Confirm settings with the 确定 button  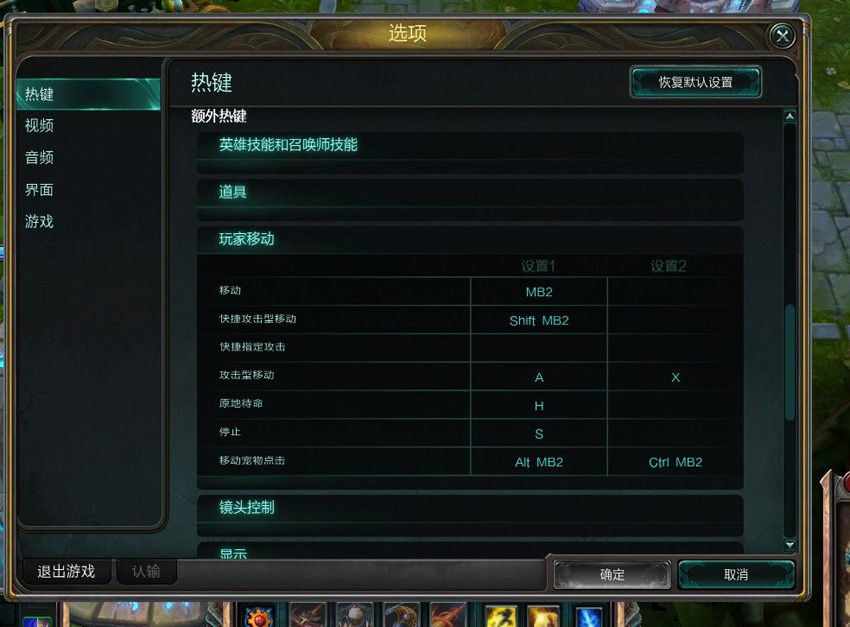click(x=612, y=574)
